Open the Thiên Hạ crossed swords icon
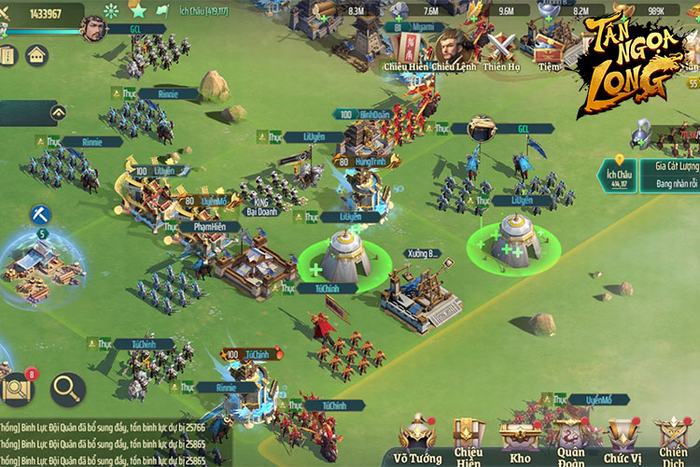 point(499,46)
